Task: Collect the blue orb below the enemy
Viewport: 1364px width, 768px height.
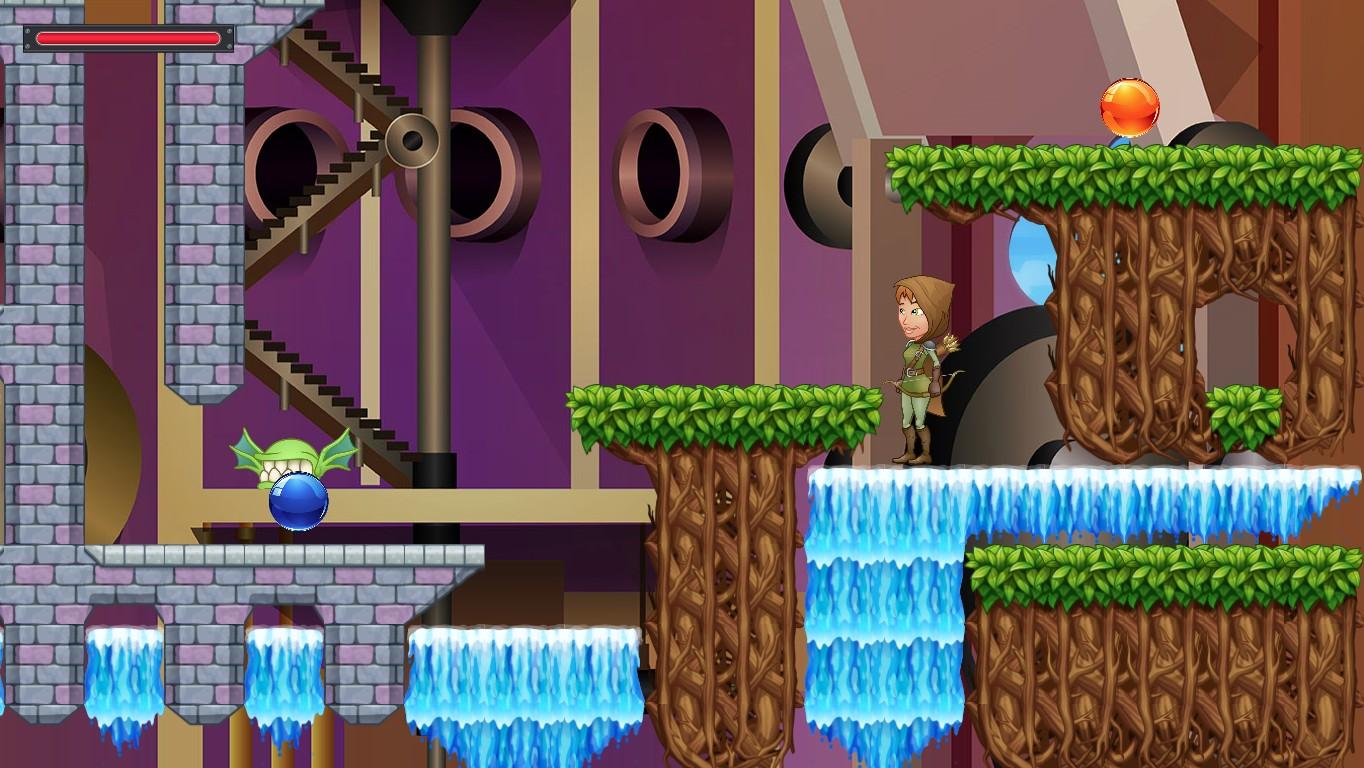Action: pyautogui.click(x=299, y=501)
